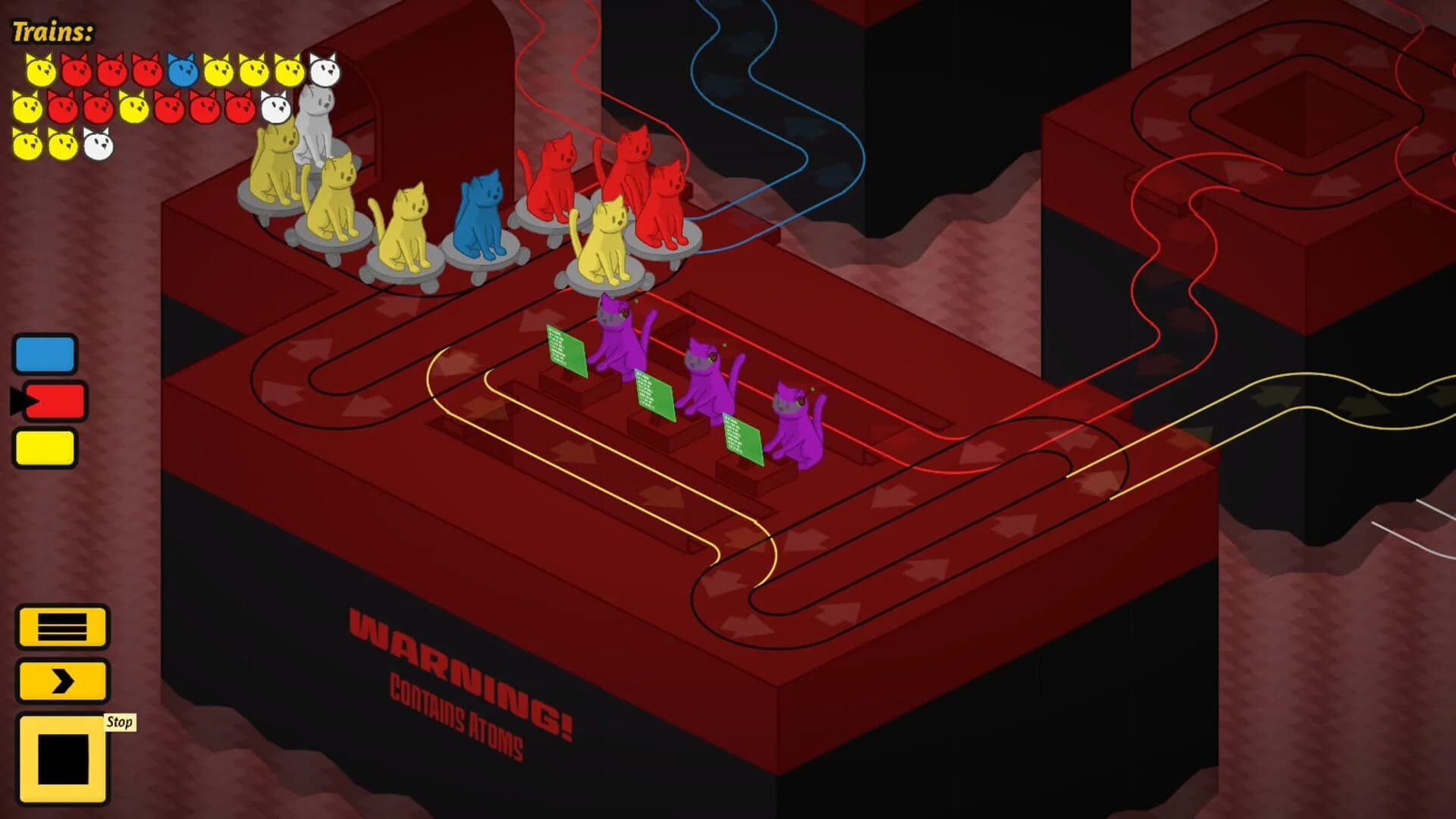Click the black square Stop icon
1456x819 pixels.
[x=63, y=758]
